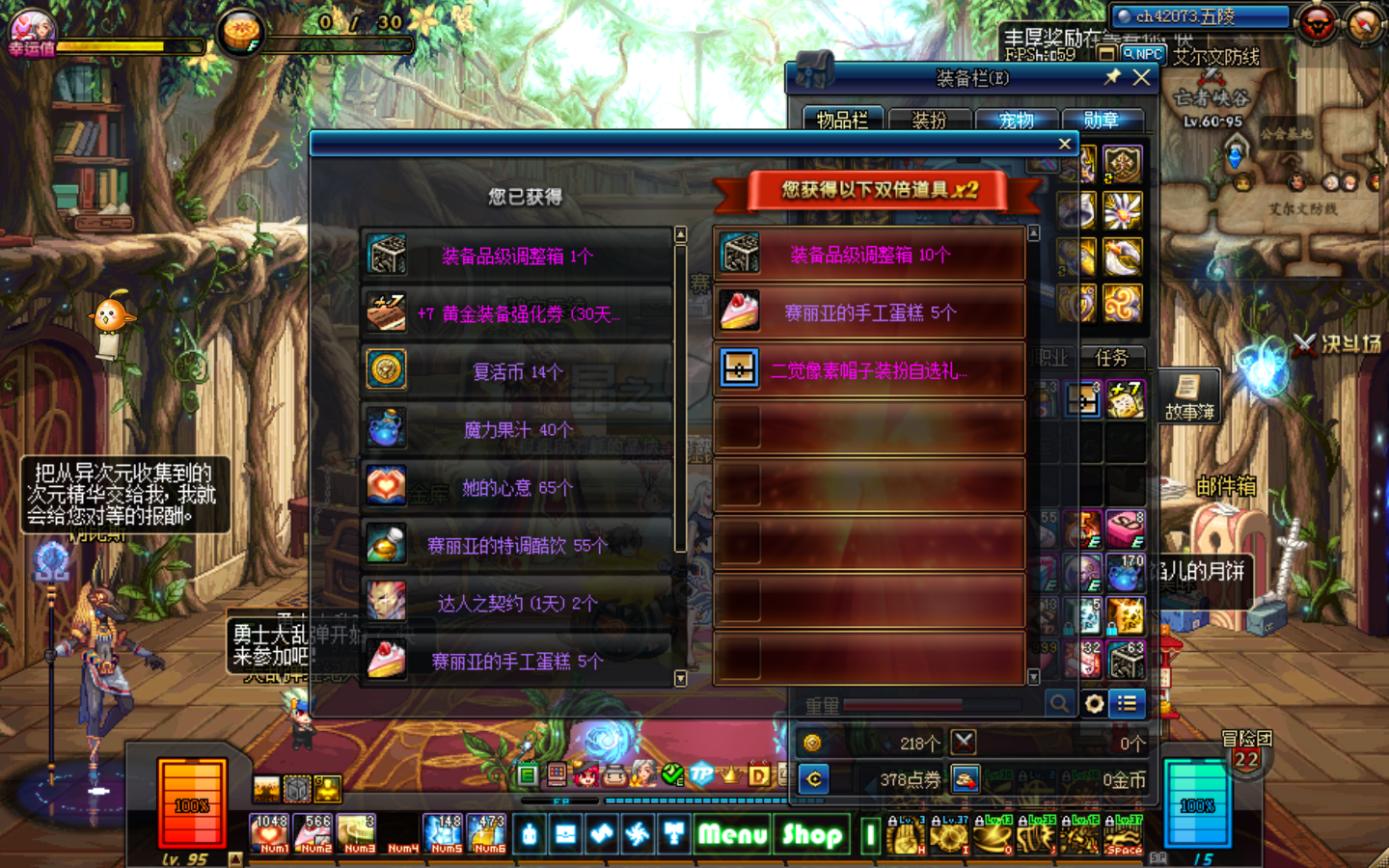This screenshot has width=1389, height=868.
Task: Close the reward popup window
Action: pos(1064,144)
